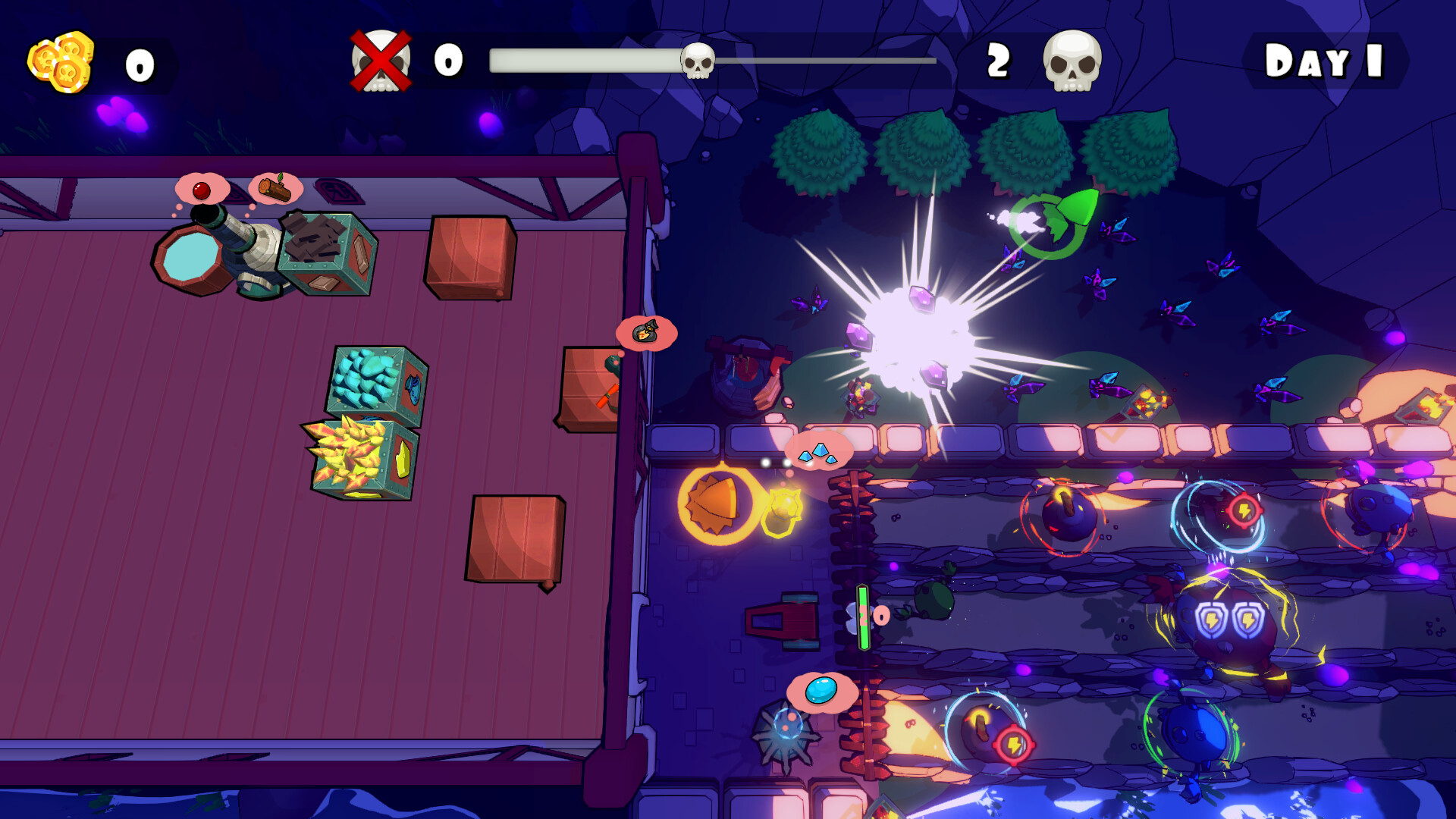The height and width of the screenshot is (819, 1456).
Task: Click the cherry thought bubble above the cannon
Action: (x=201, y=190)
